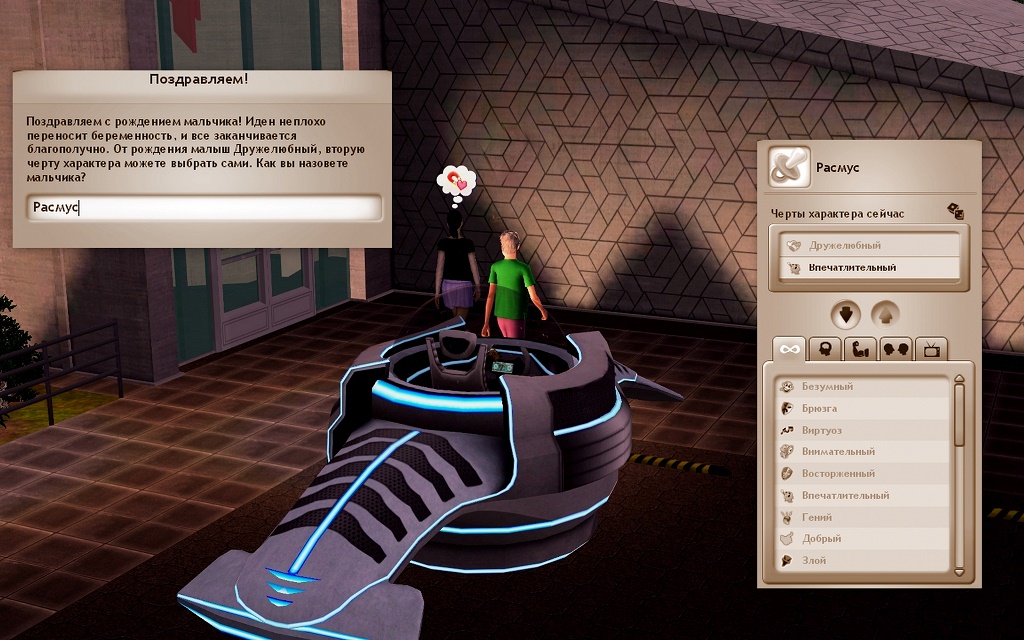Open the physical traits muscle-arm tab
This screenshot has height=640, width=1024.
pyautogui.click(x=861, y=349)
